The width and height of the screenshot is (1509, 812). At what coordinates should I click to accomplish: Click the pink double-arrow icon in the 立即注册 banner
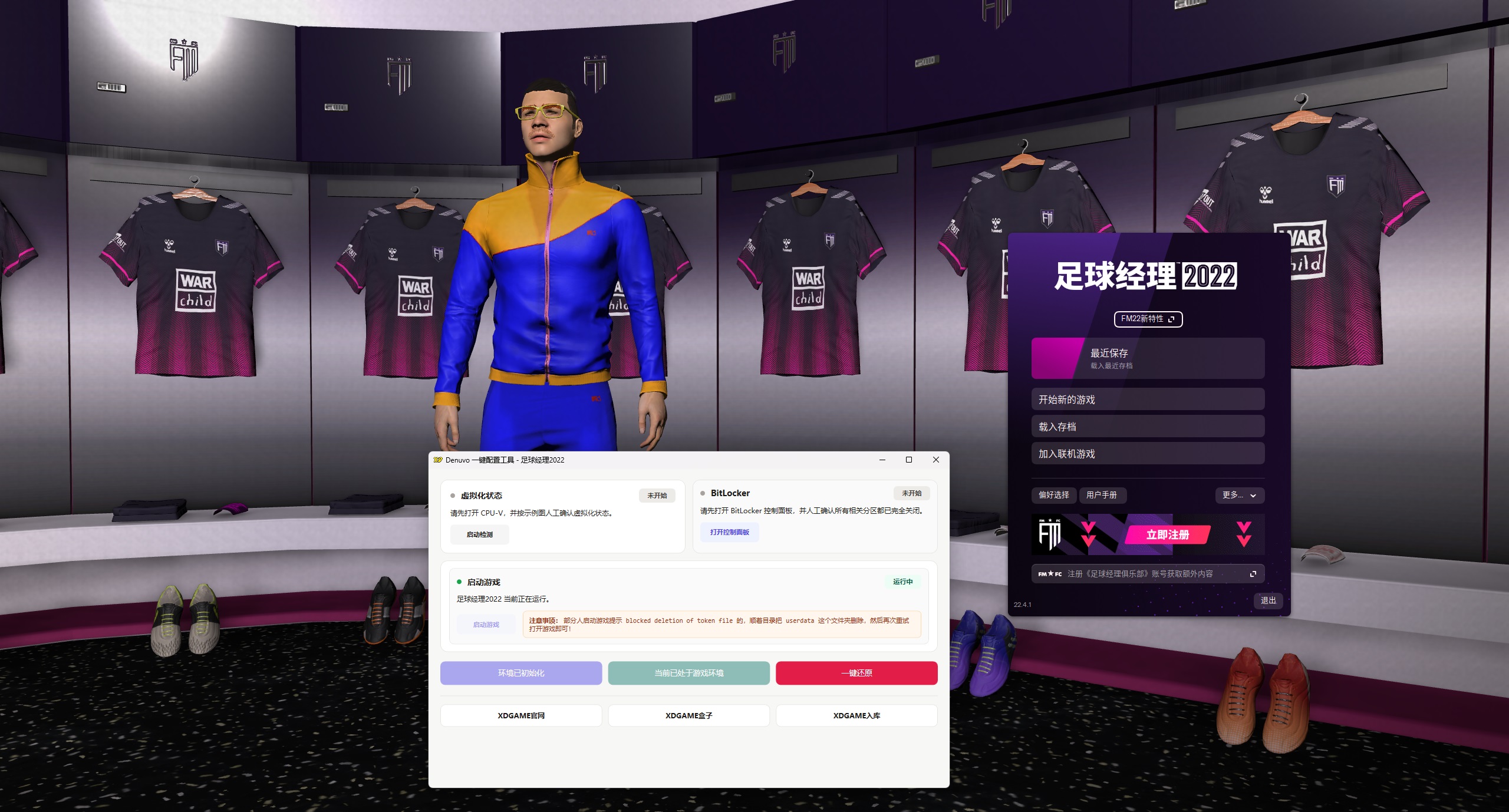[1246, 534]
